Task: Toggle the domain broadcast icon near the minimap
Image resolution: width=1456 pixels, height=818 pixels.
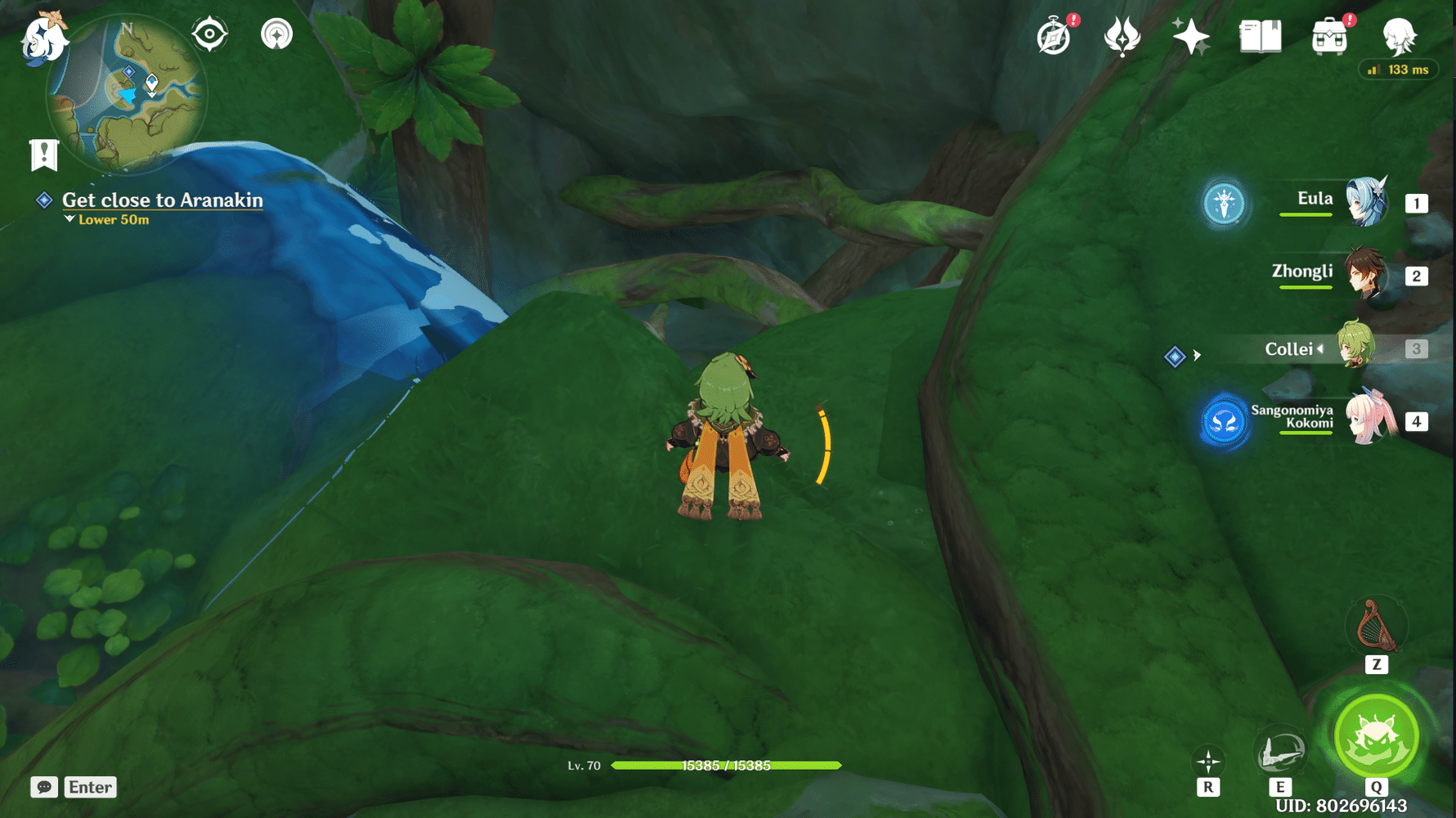Action: pos(278,34)
